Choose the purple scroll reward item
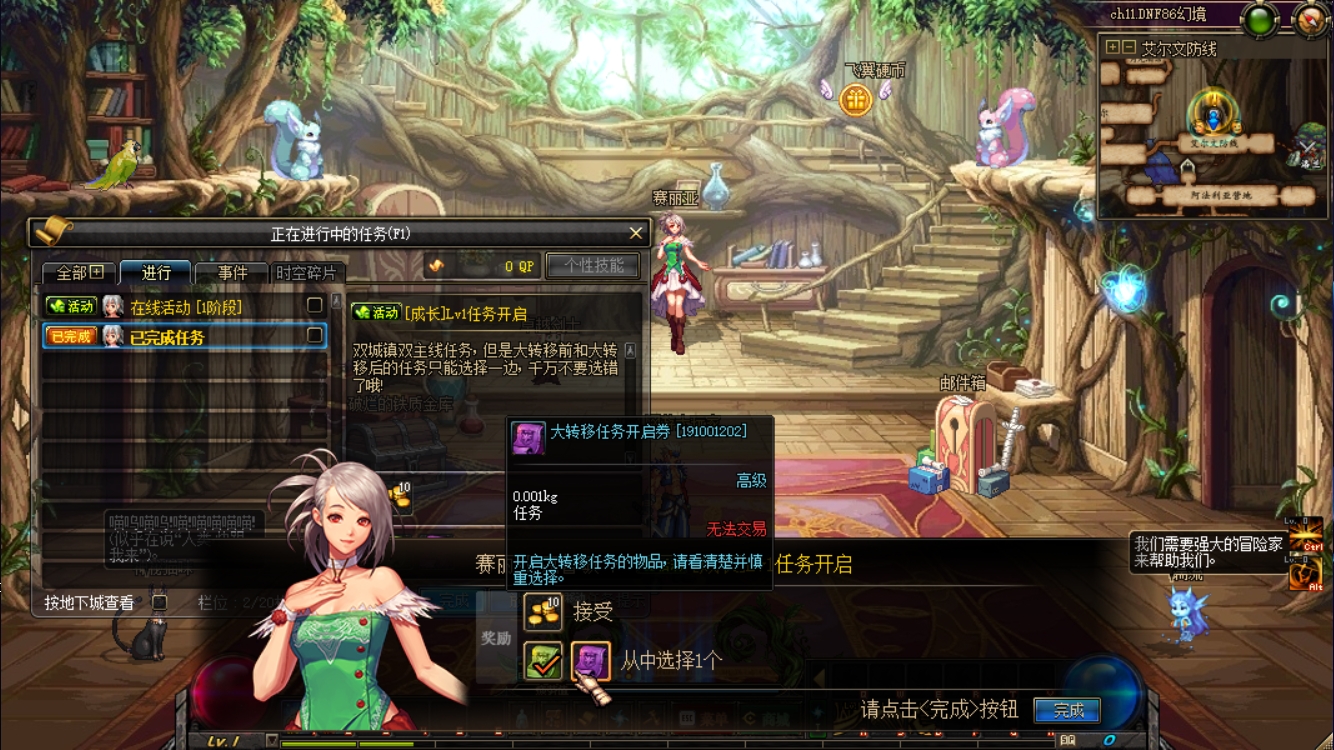This screenshot has height=750, width=1334. (x=590, y=661)
